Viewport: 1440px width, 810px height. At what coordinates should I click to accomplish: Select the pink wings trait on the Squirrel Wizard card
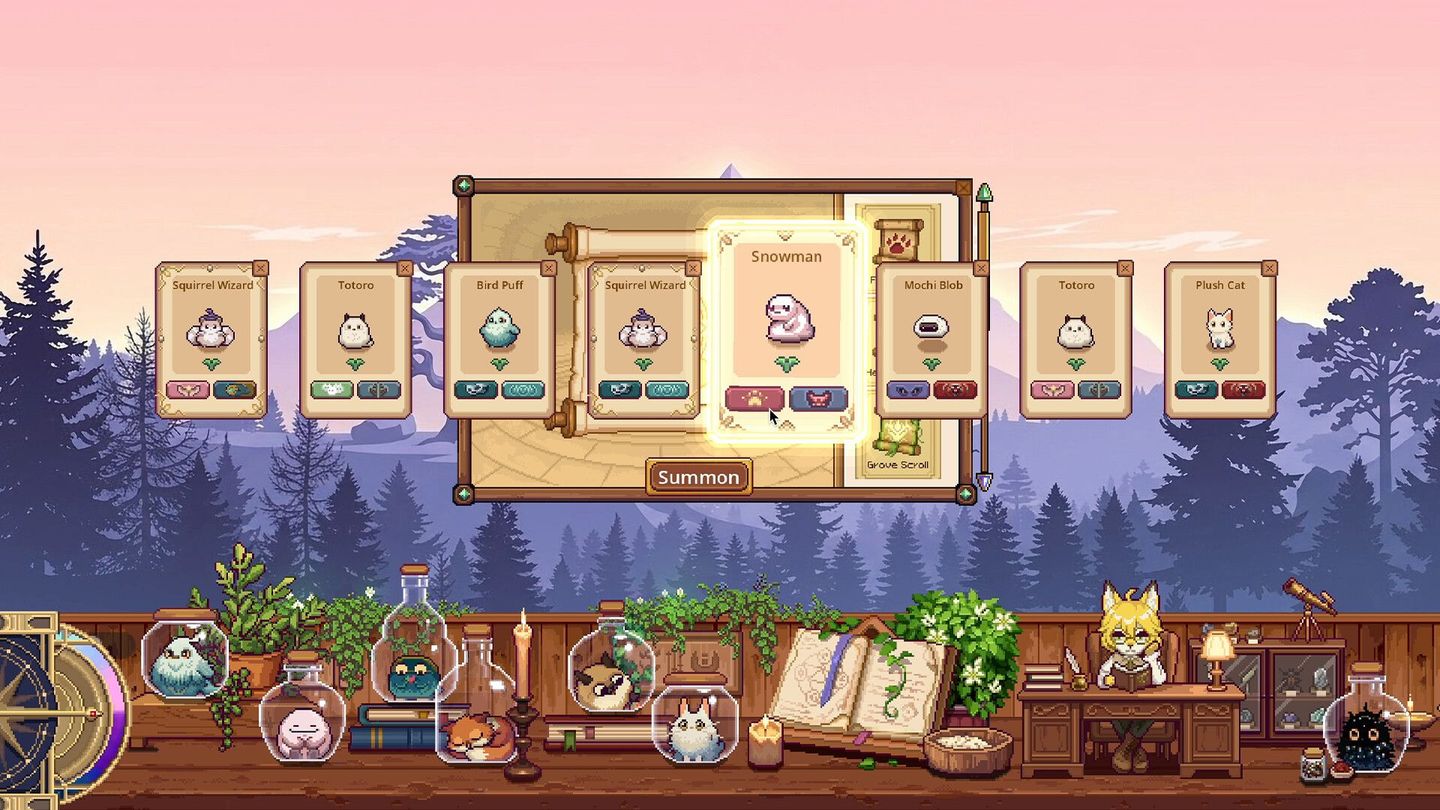(x=188, y=390)
